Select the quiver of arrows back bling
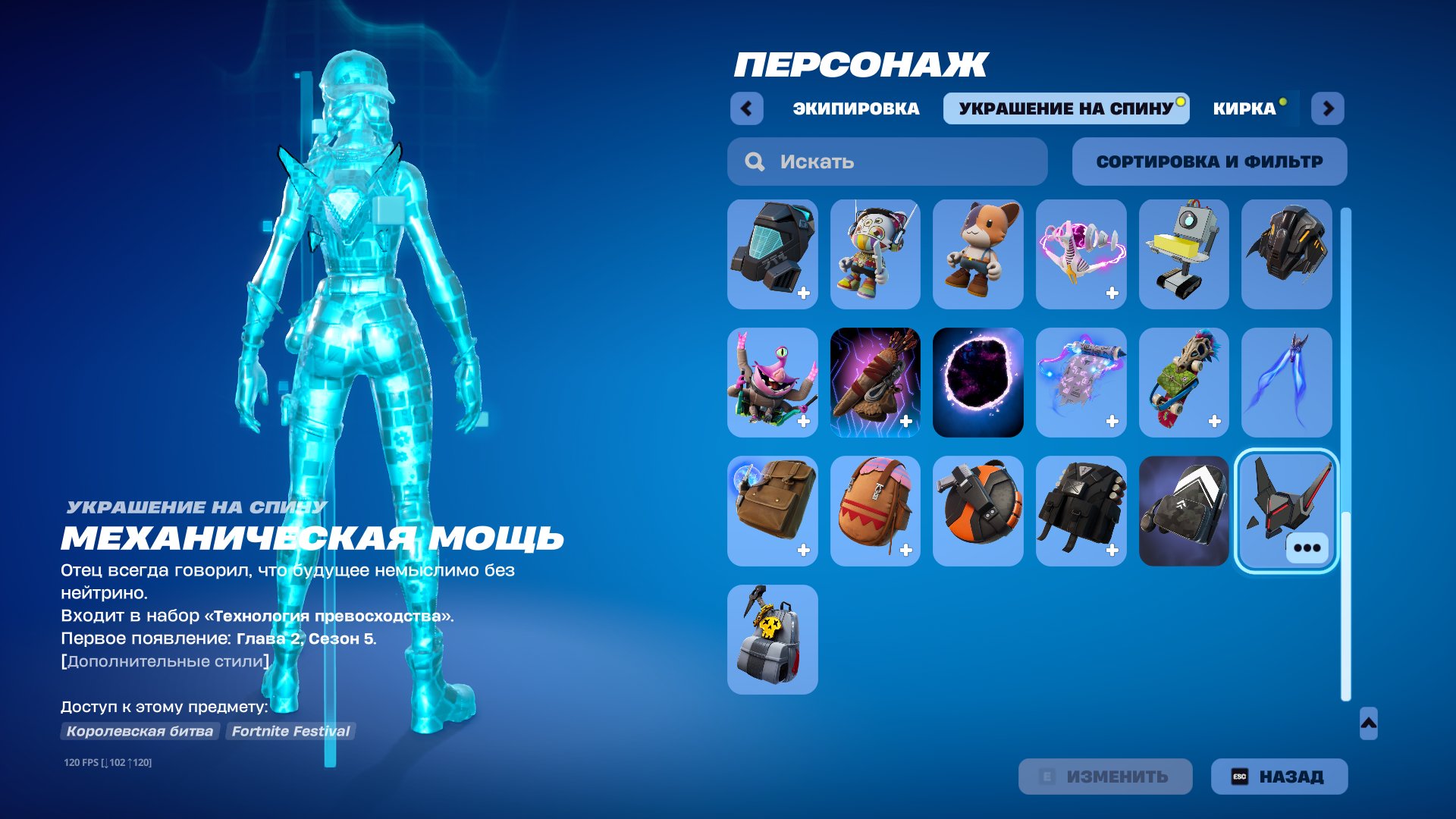Image resolution: width=1456 pixels, height=819 pixels. (875, 383)
